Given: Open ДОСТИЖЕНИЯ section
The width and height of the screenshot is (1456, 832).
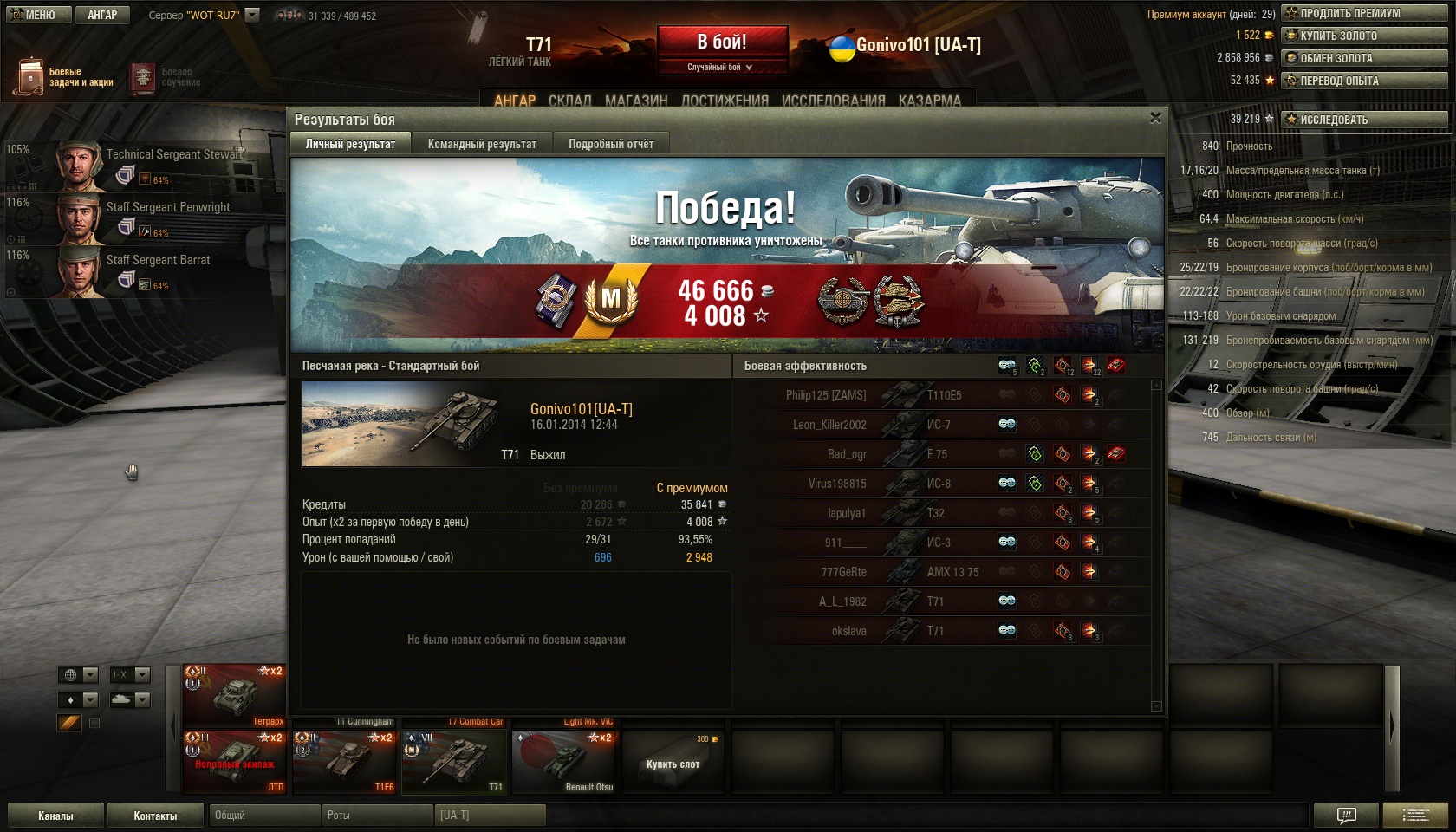Looking at the screenshot, I should coord(725,101).
